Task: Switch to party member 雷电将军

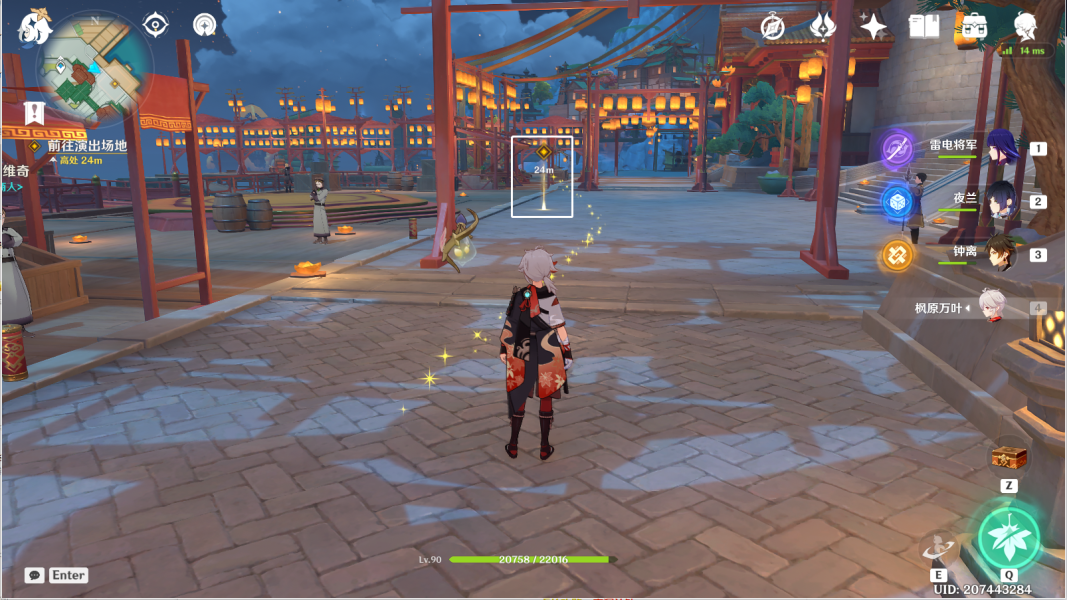Action: (1002, 149)
